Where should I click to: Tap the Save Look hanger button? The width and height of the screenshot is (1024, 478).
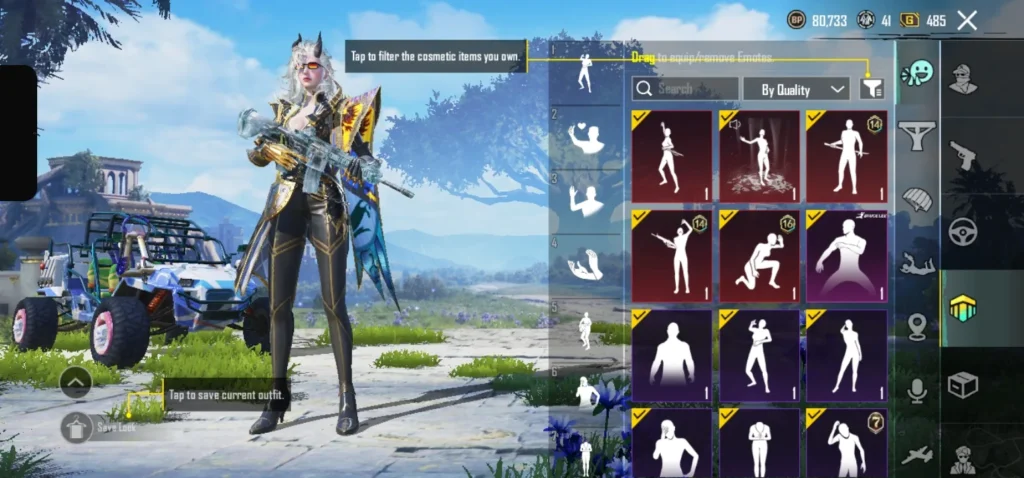click(x=76, y=427)
